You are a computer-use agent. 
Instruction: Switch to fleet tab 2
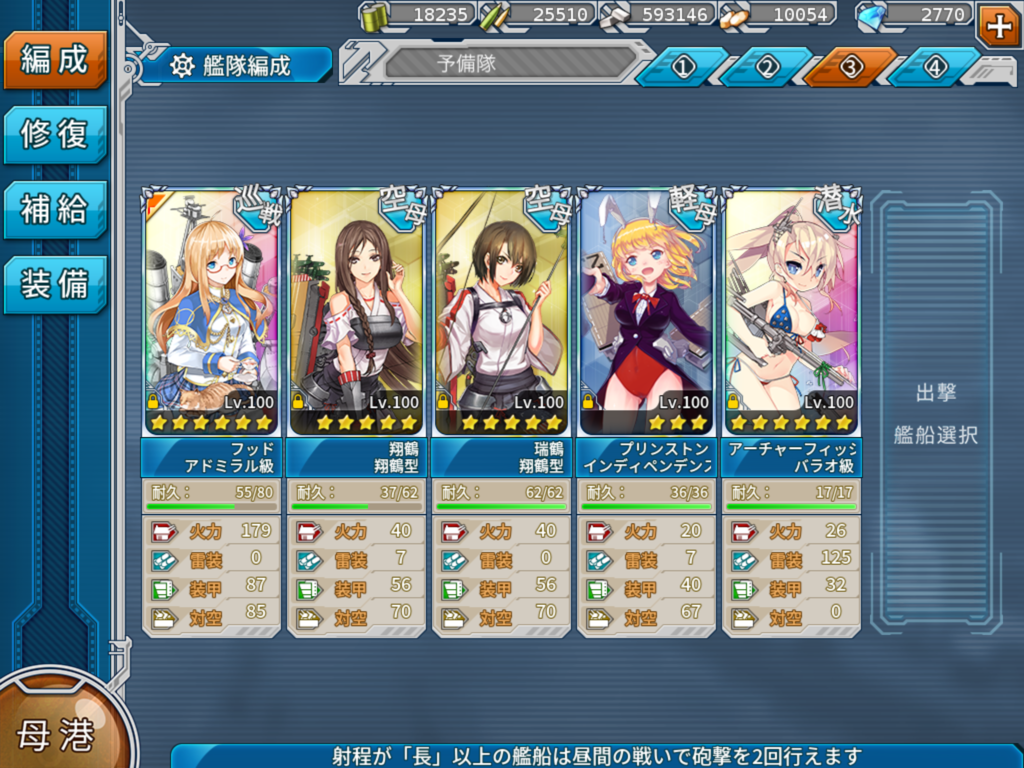coord(767,67)
